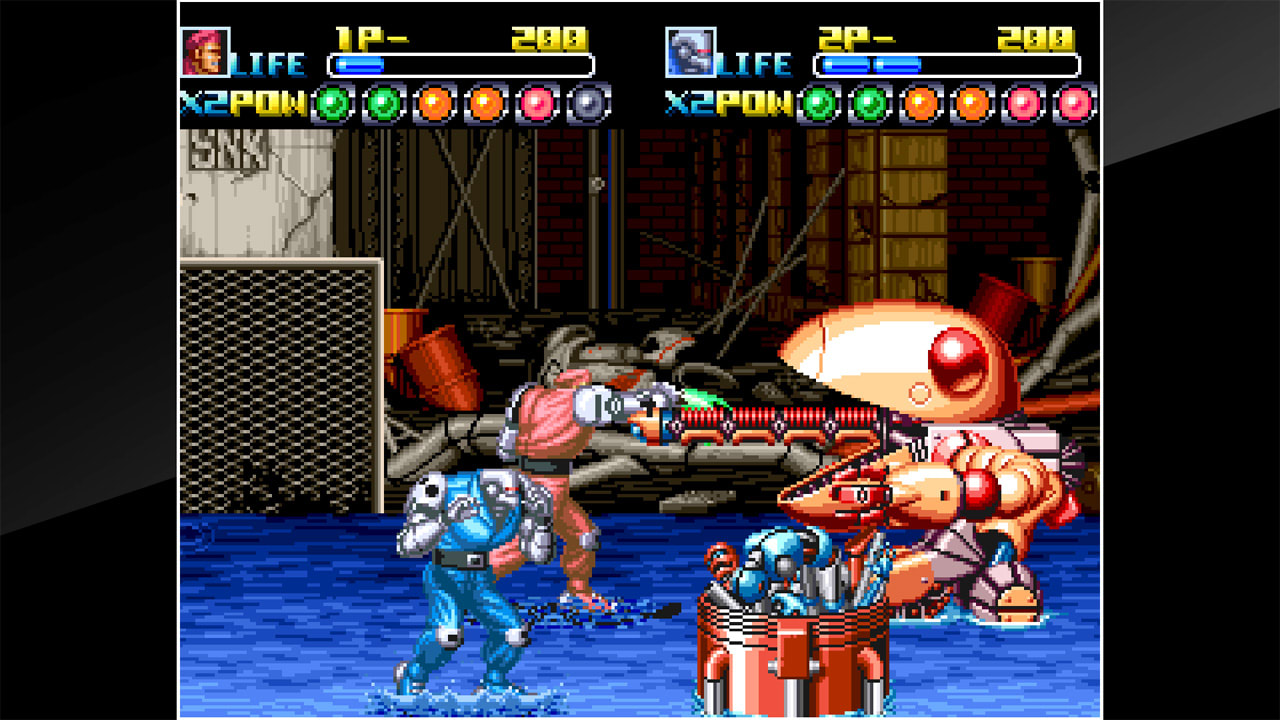
Task: Select the 2P- label in the HUD
Action: tap(857, 37)
